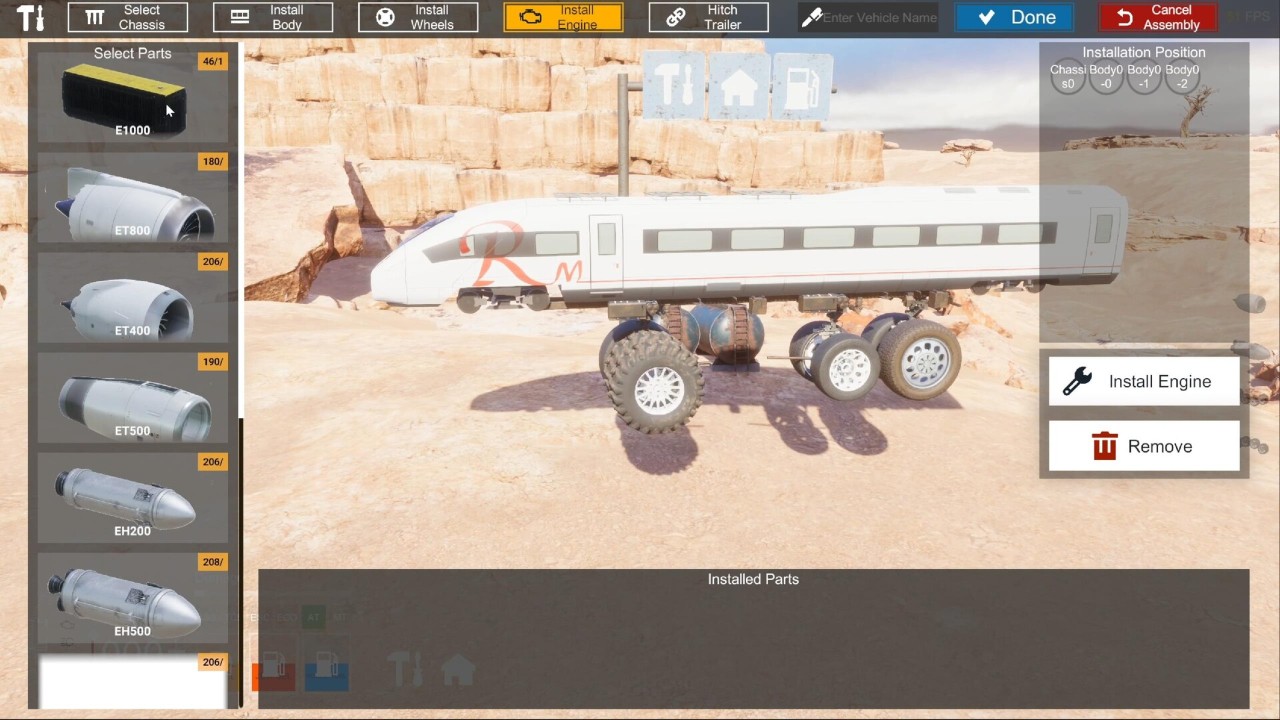The image size is (1280, 720).
Task: Cancel Assembly with the red button
Action: (1157, 17)
